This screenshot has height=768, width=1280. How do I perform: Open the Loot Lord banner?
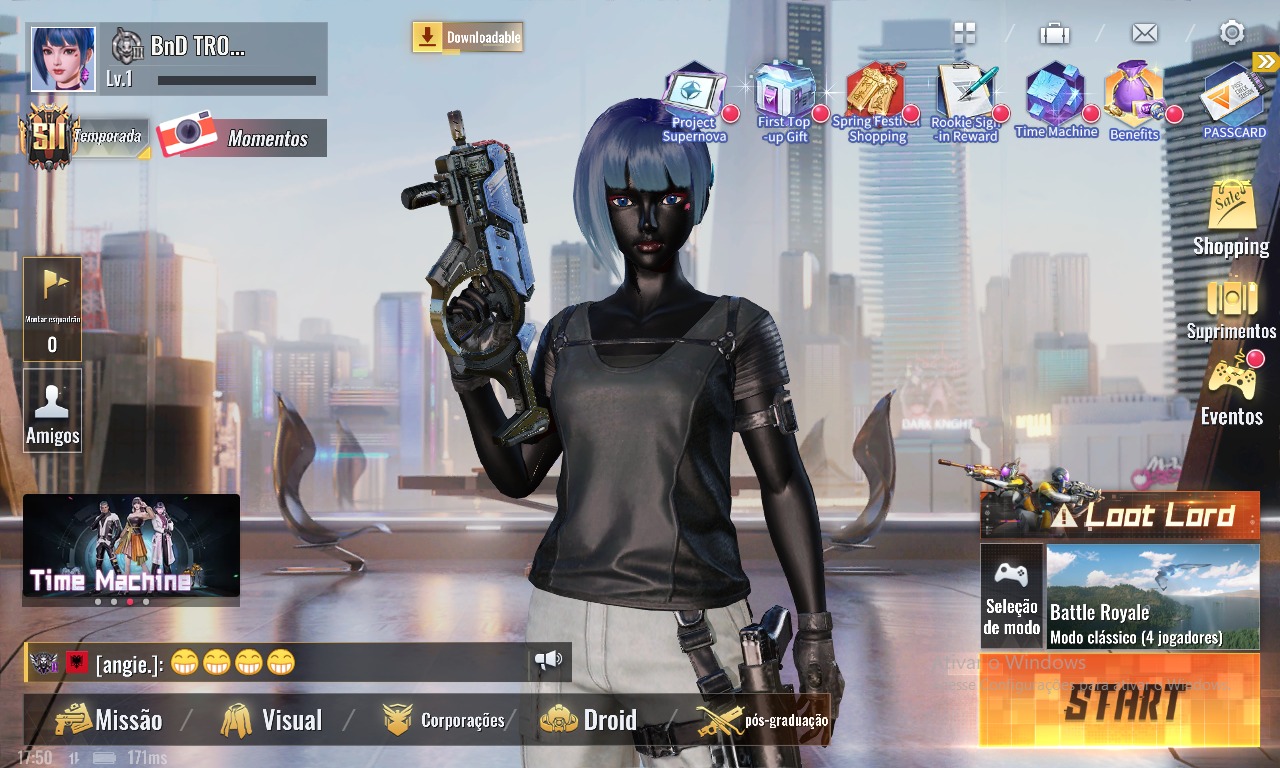click(1120, 515)
